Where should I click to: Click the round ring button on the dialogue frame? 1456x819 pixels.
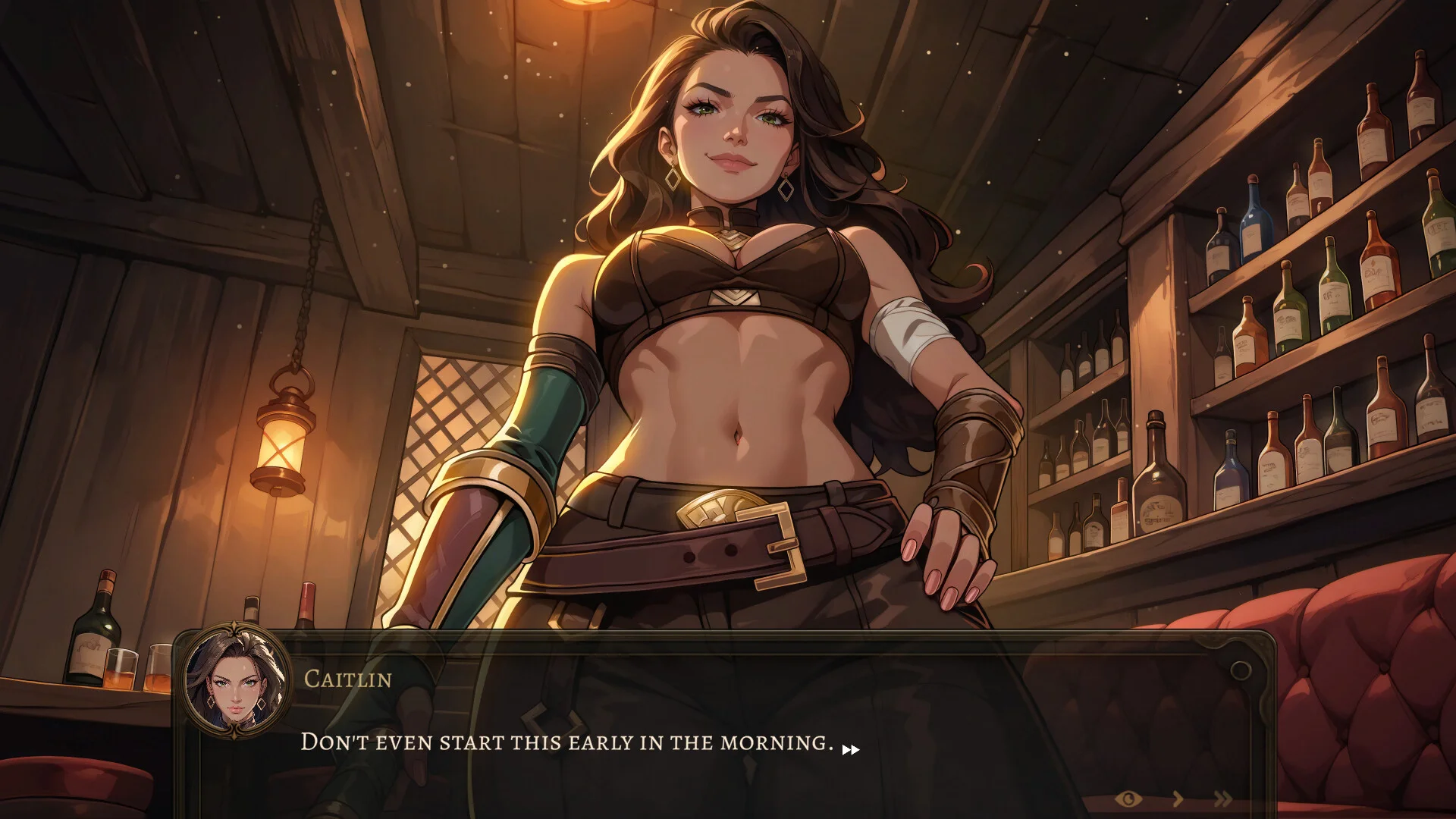[1241, 671]
